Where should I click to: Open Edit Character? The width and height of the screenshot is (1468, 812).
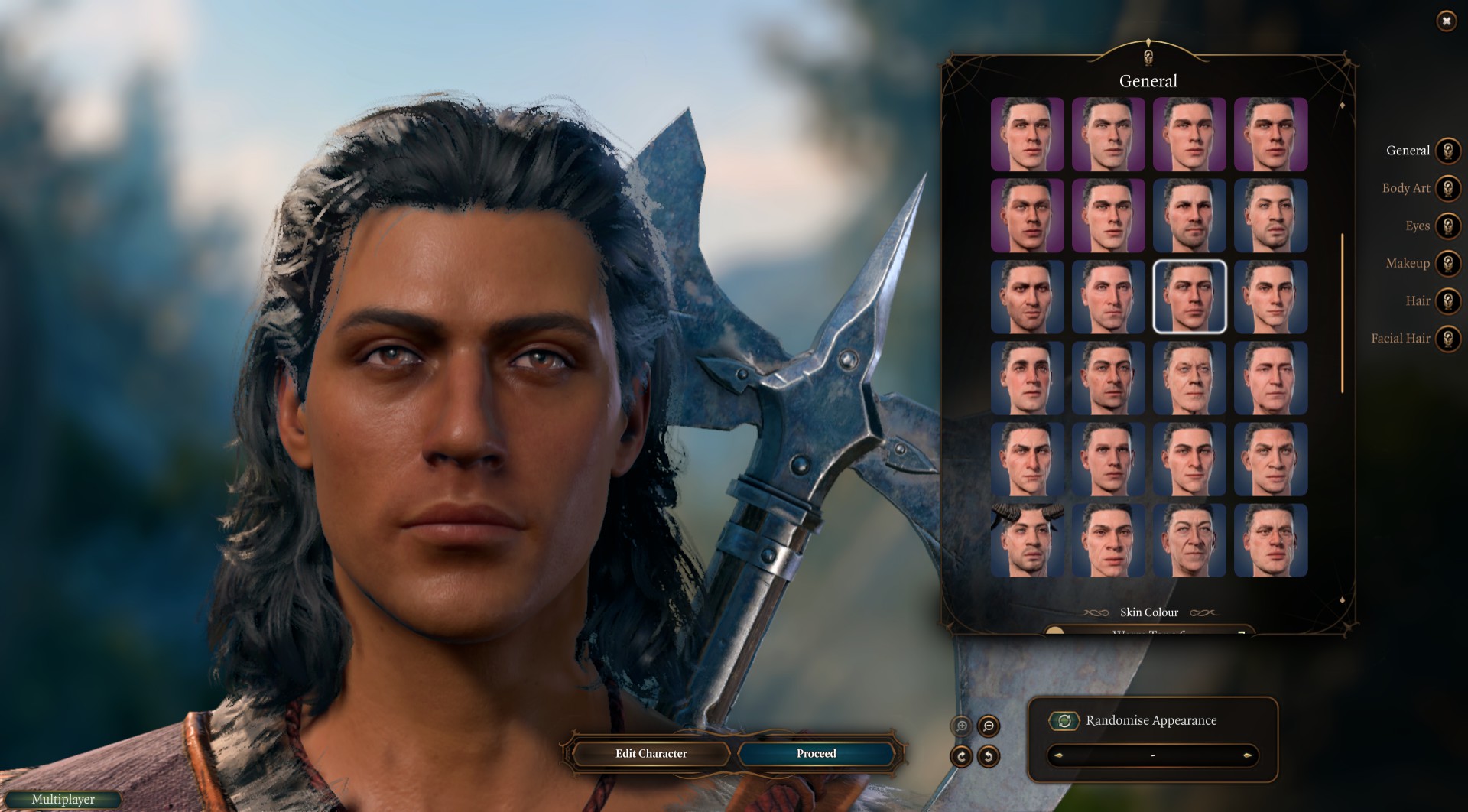coord(651,754)
